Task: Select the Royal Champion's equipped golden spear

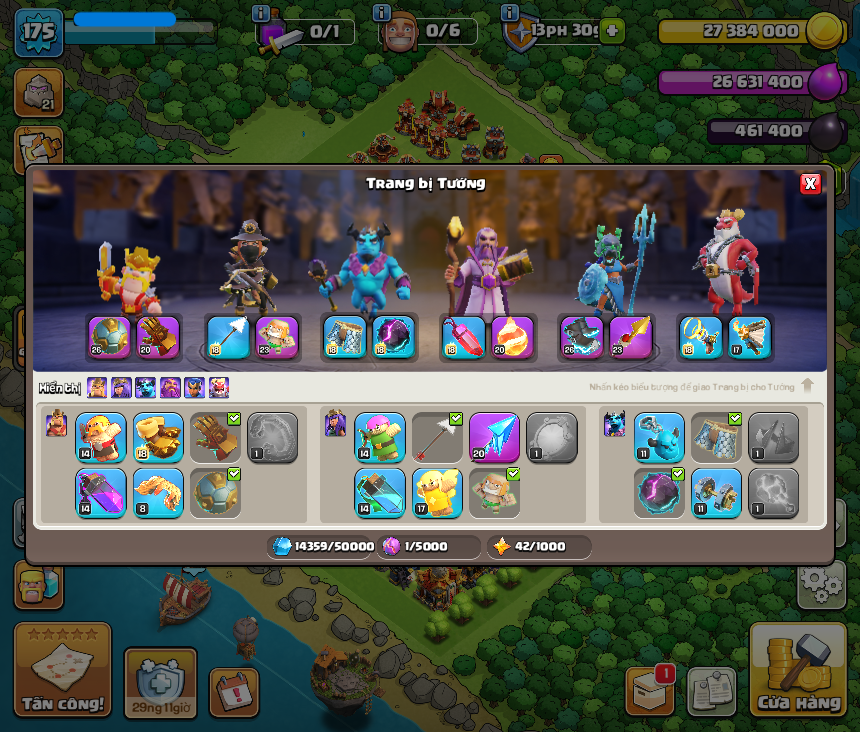Action: pos(630,338)
